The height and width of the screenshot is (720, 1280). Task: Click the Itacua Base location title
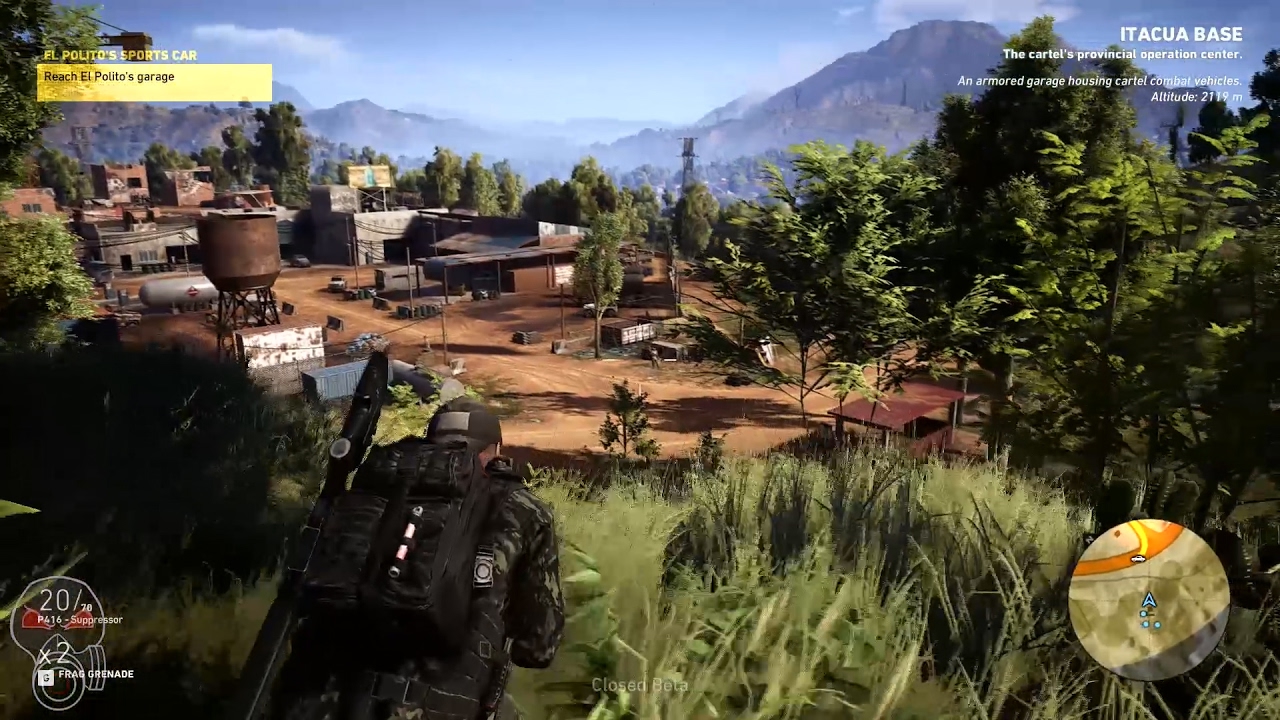click(1180, 35)
